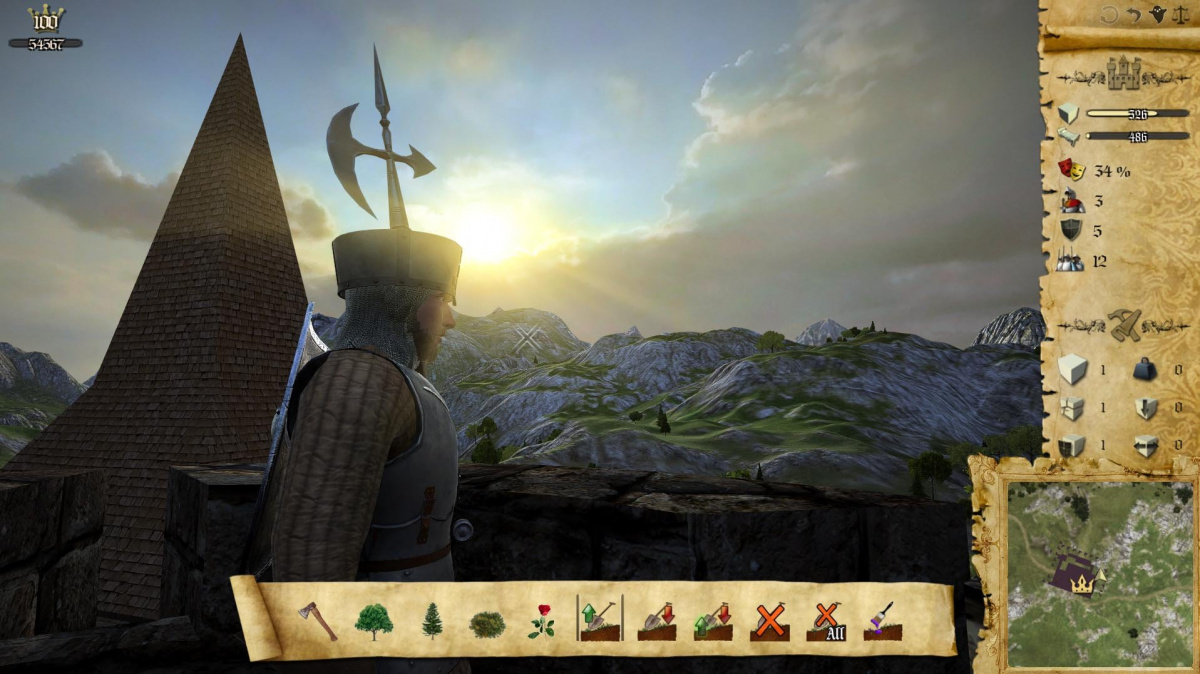Choose the leafy deciduous tree to plant
Image resolution: width=1200 pixels, height=674 pixels.
374,621
